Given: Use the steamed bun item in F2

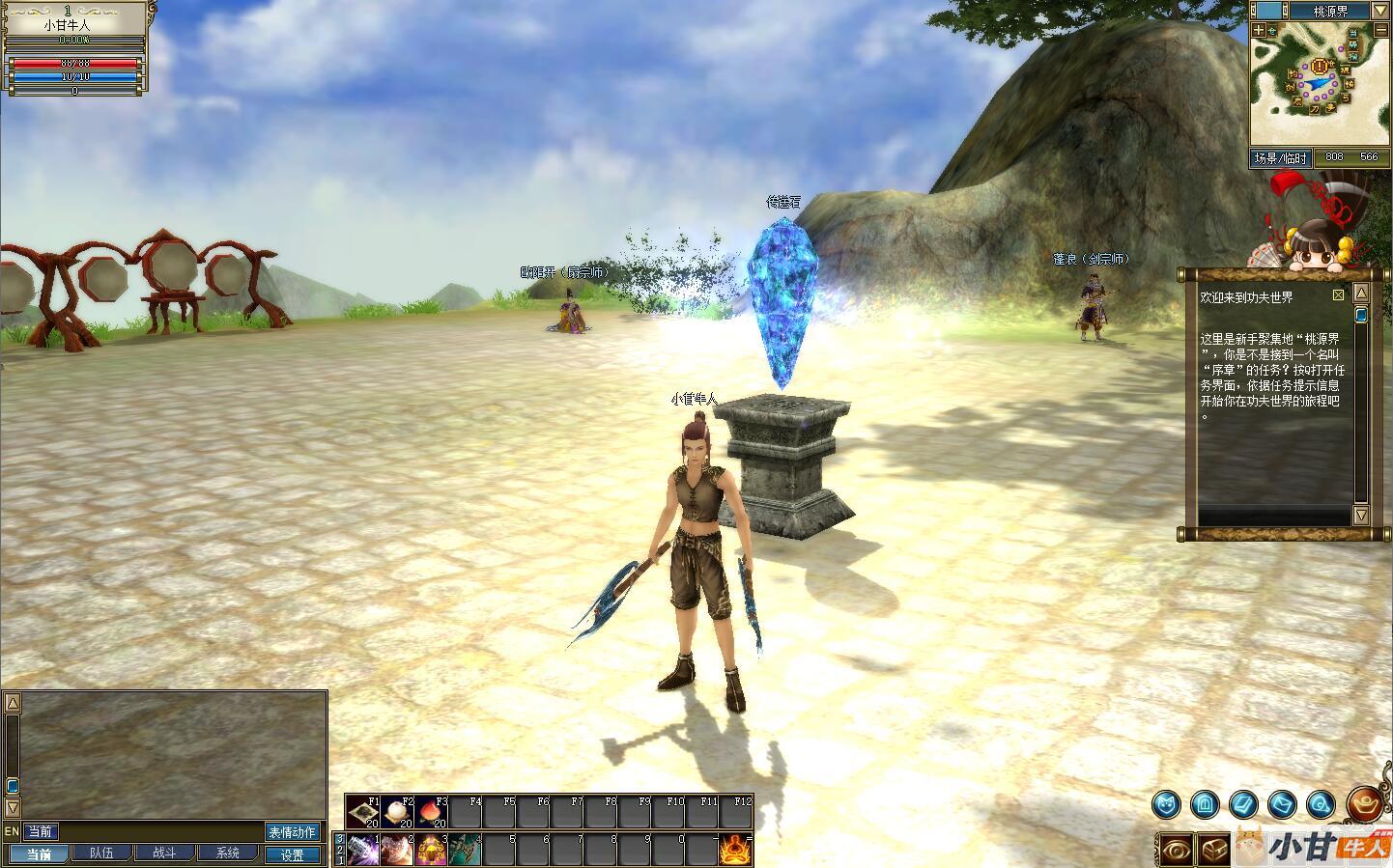Looking at the screenshot, I should coord(398,813).
